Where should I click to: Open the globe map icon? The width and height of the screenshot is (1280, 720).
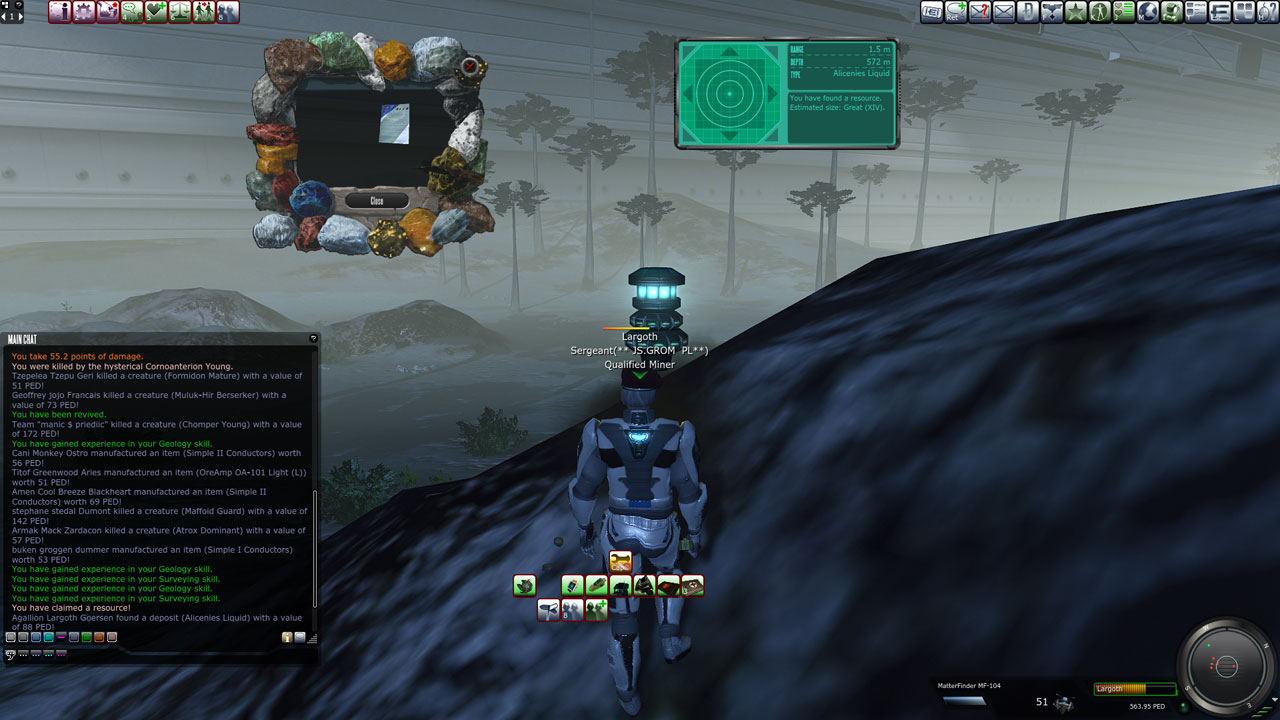click(1148, 12)
